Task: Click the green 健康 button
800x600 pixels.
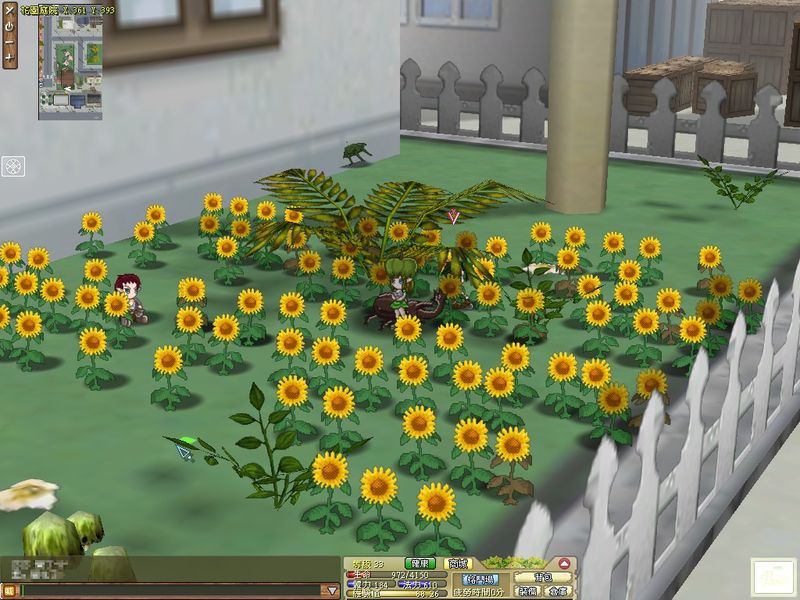Action: tap(420, 563)
